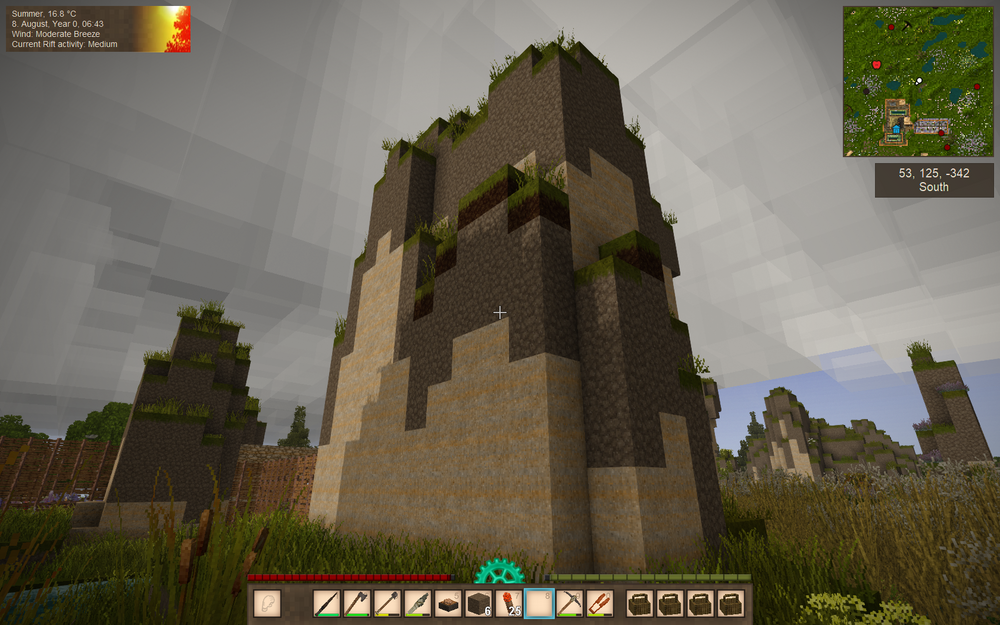Select the spear in the hotbar
Viewport: 1000px width, 625px height.
tap(327, 604)
